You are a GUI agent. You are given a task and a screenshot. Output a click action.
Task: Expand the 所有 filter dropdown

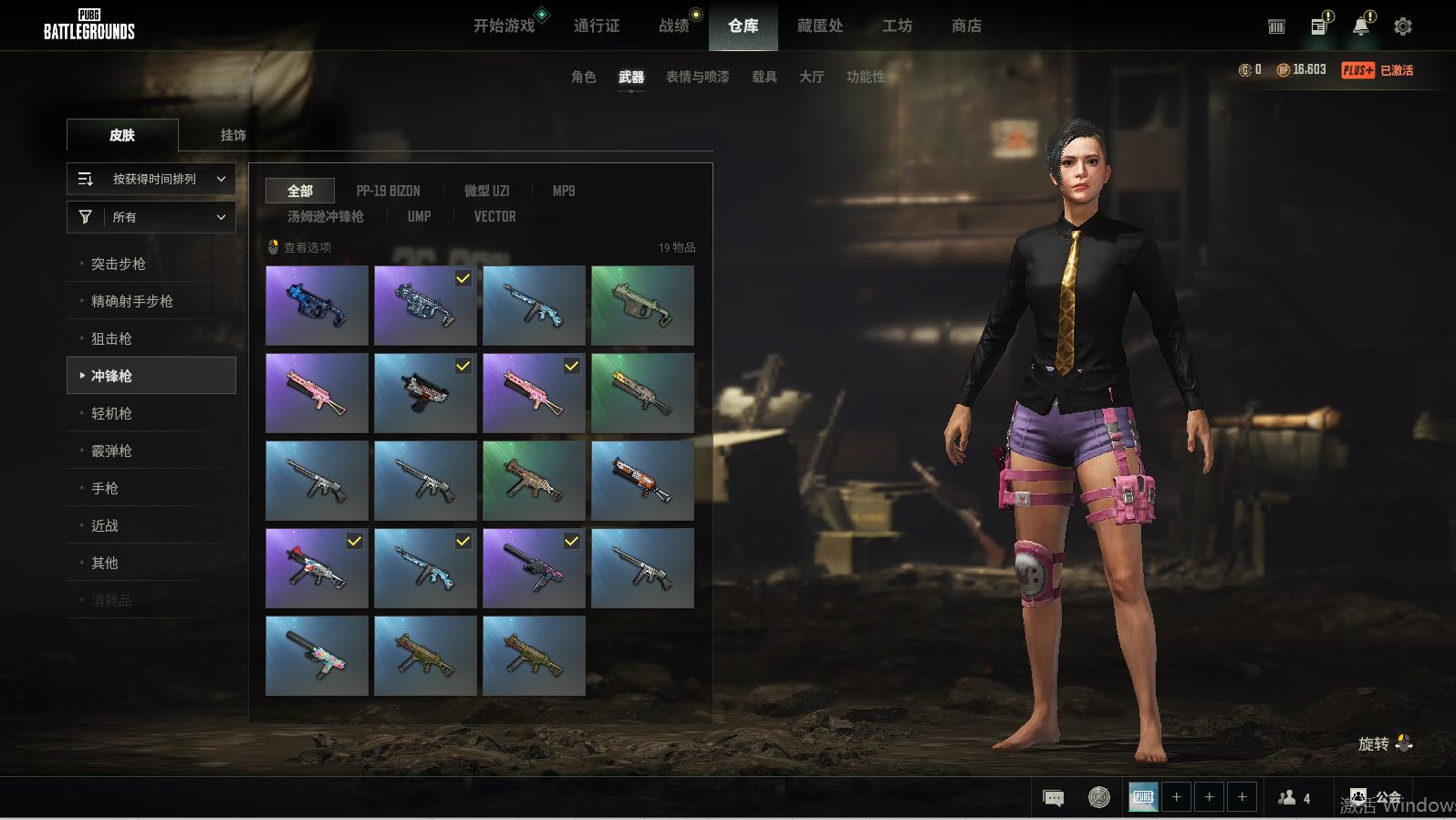coord(151,217)
